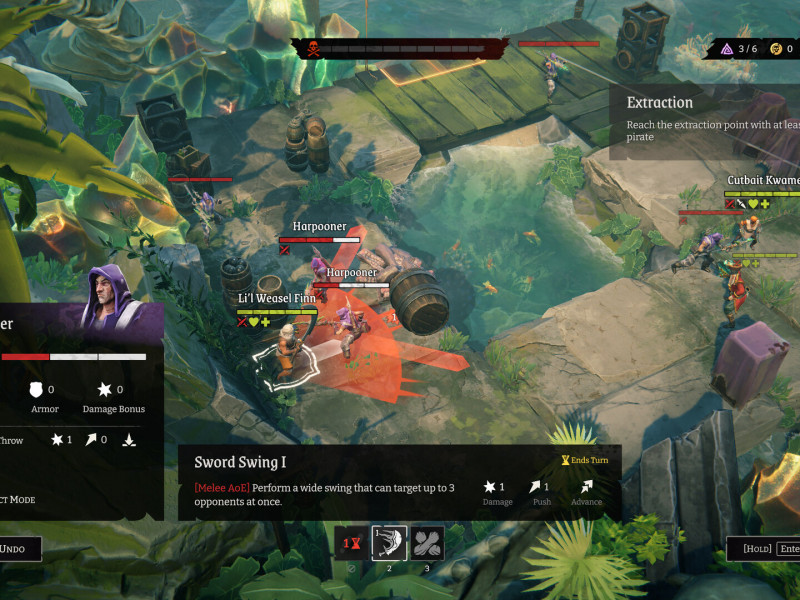800x600 pixels.
Task: Click the red hourglass end-turn icon
Action: [350, 543]
